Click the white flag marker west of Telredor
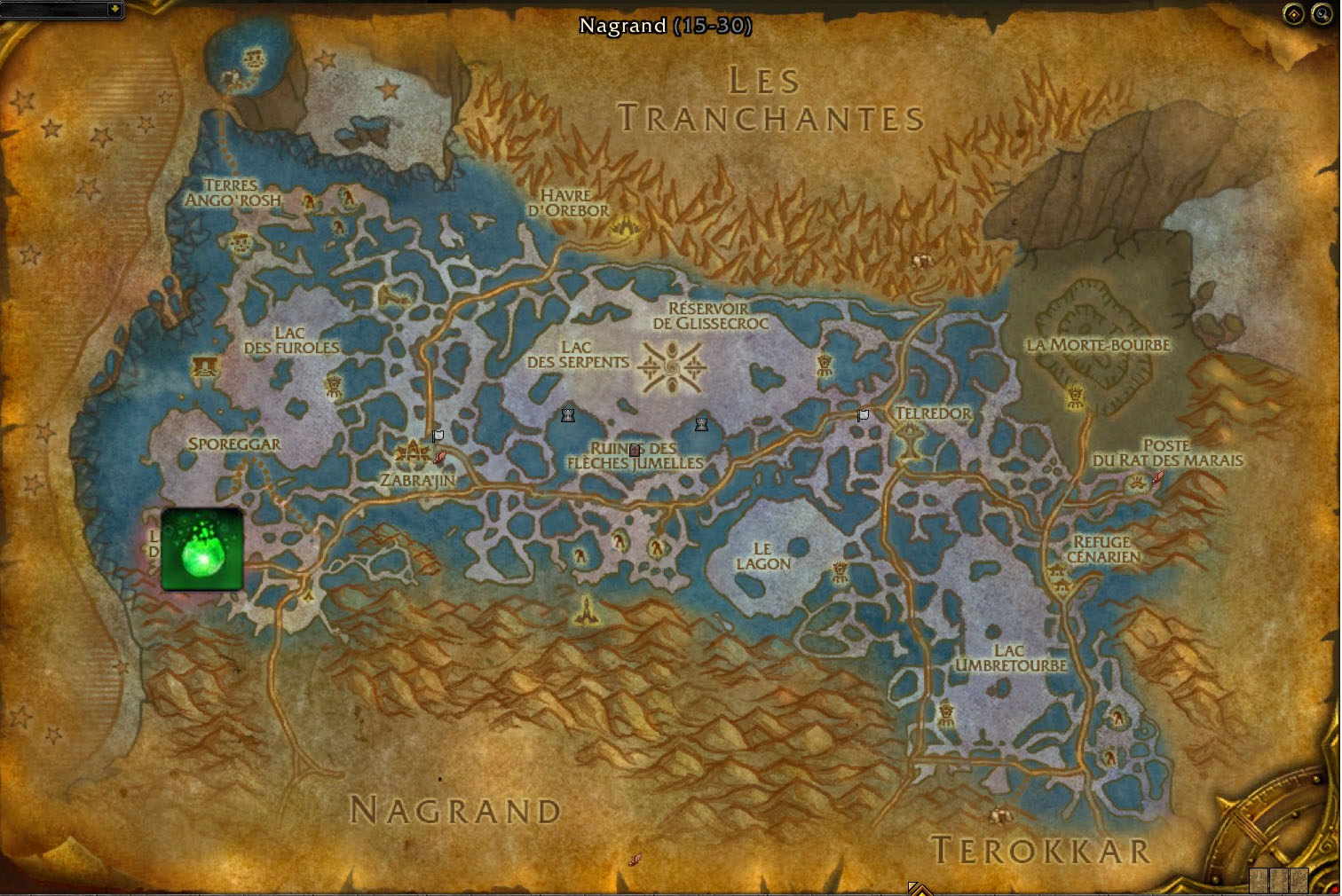The height and width of the screenshot is (896, 1342). pos(863,414)
